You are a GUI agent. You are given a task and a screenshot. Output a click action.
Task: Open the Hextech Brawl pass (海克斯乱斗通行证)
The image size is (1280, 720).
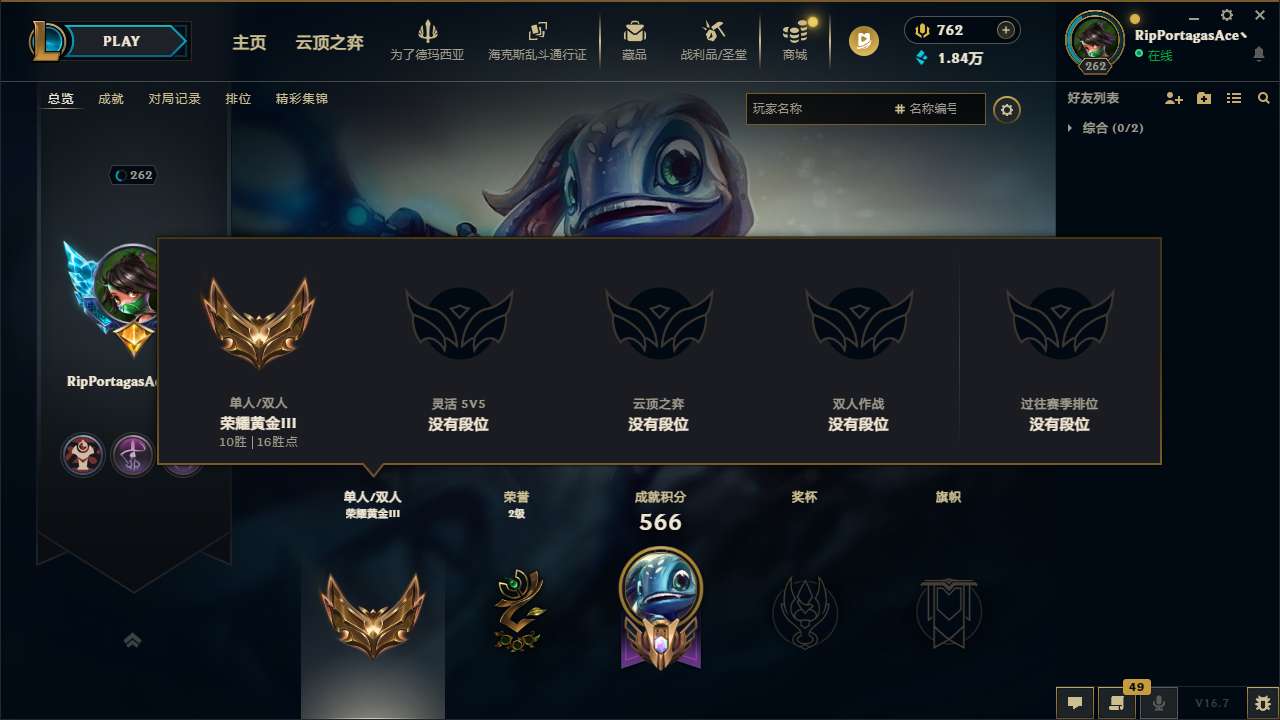point(538,40)
